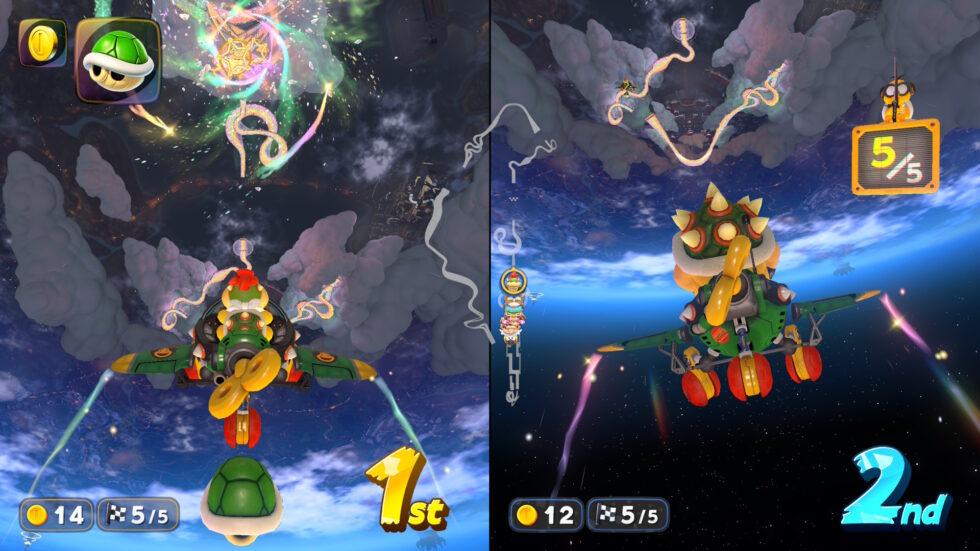The height and width of the screenshot is (551, 980).
Task: Select the green shell item slot
Action: pos(117,60)
